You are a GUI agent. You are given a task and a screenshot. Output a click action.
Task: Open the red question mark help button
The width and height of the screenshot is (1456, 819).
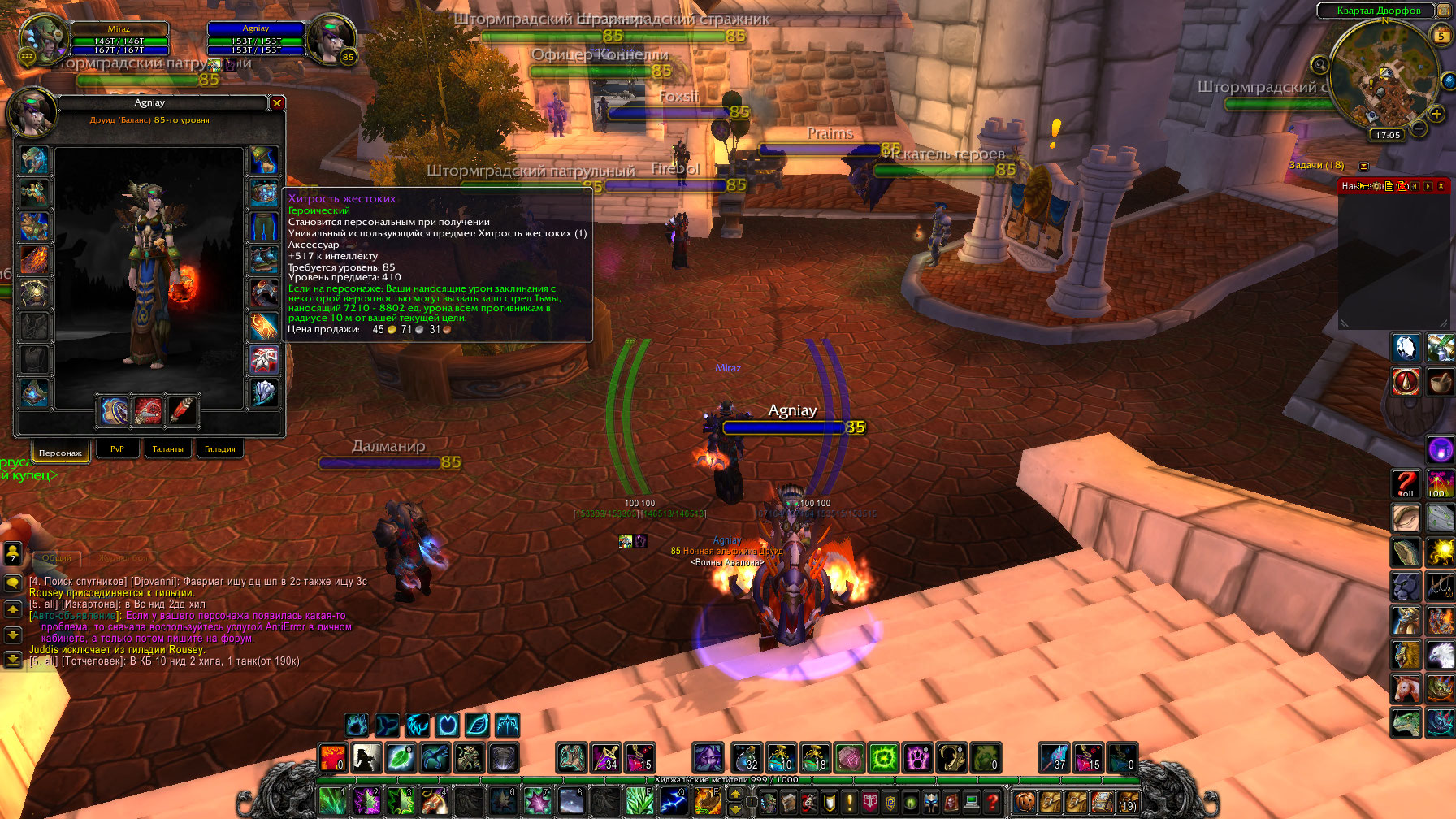pyautogui.click(x=992, y=802)
